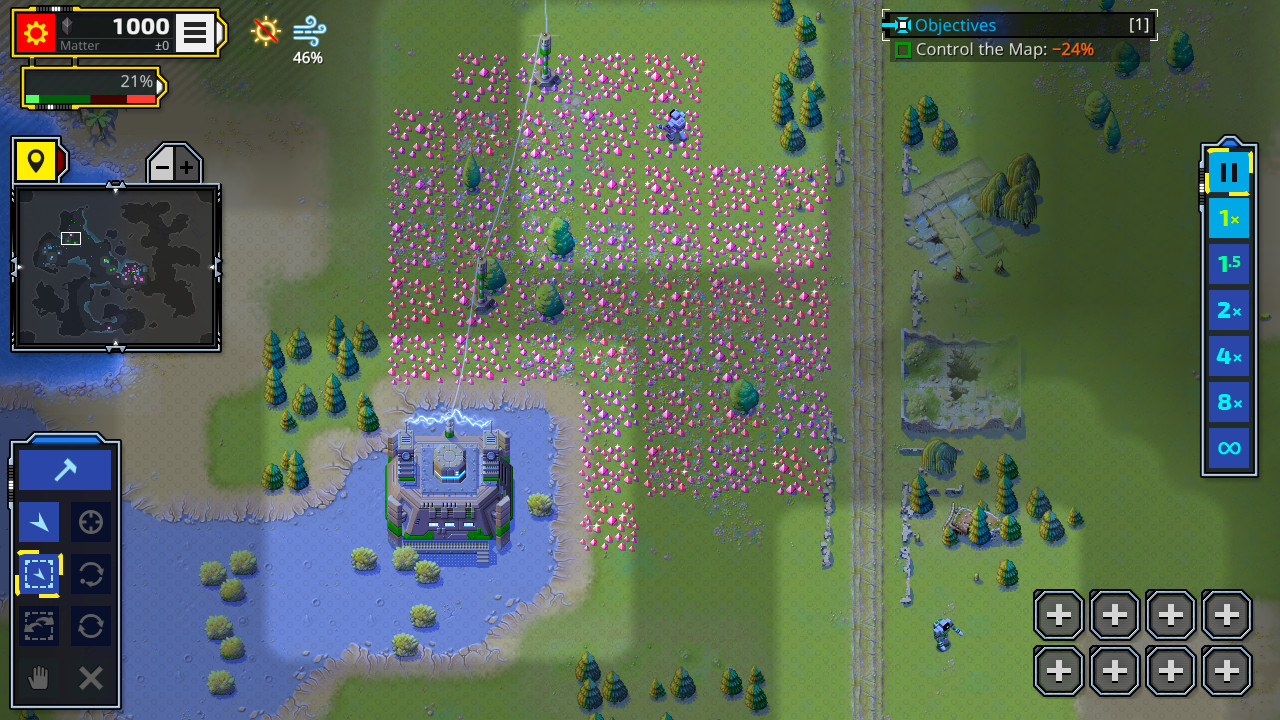
Task: Select the hammer build tool
Action: pos(65,468)
